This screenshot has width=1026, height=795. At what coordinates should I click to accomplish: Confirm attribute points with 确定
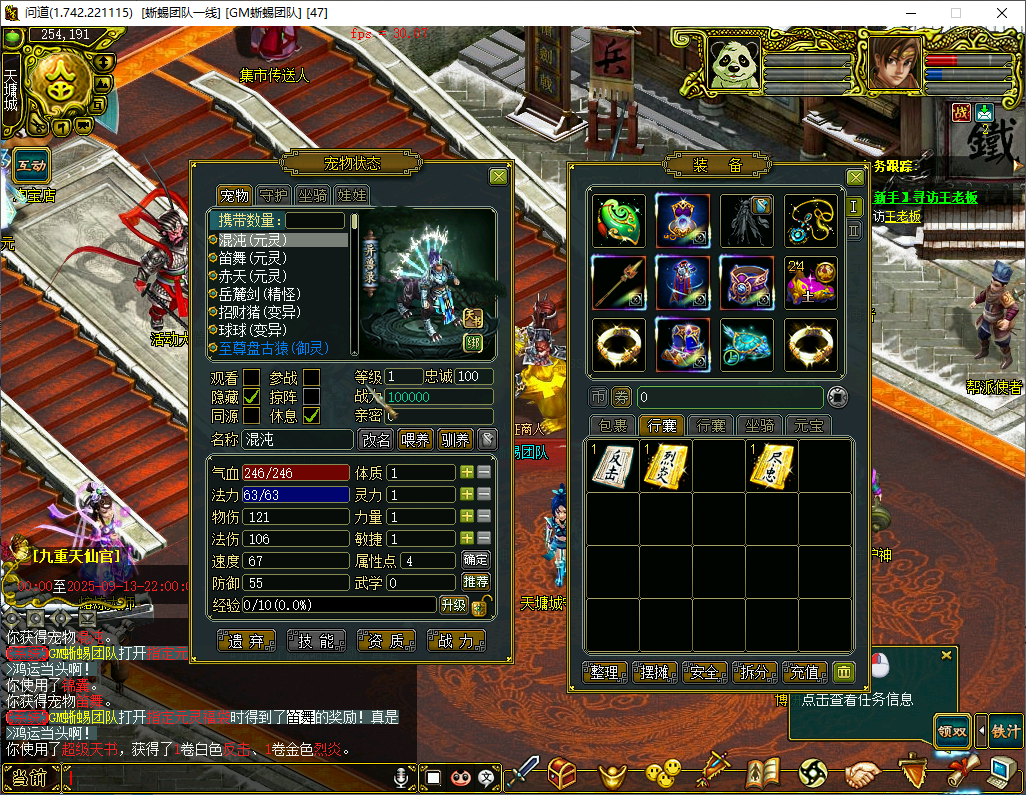coord(476,560)
